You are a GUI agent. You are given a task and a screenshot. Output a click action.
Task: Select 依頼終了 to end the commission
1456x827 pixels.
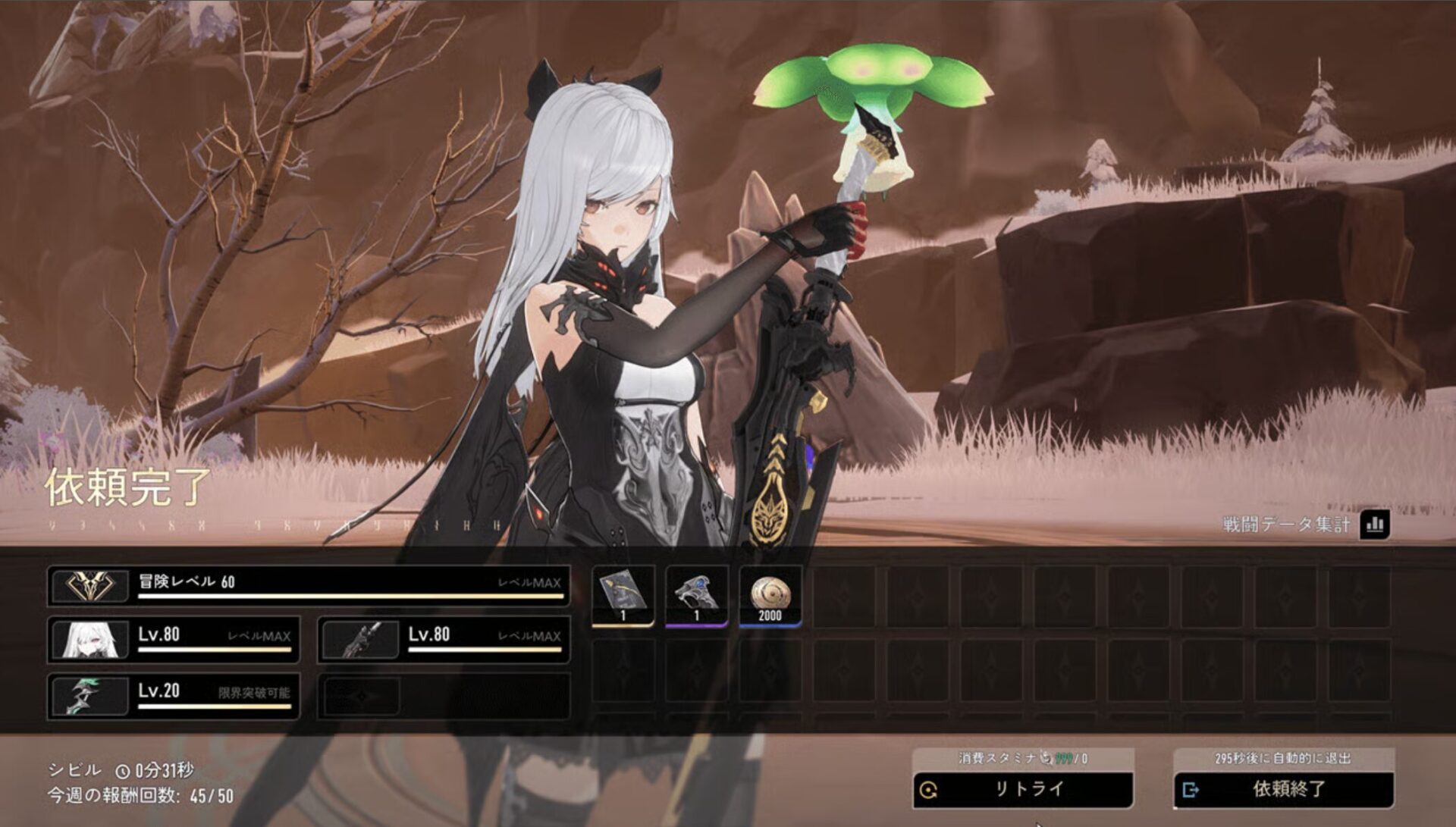coord(1283,789)
